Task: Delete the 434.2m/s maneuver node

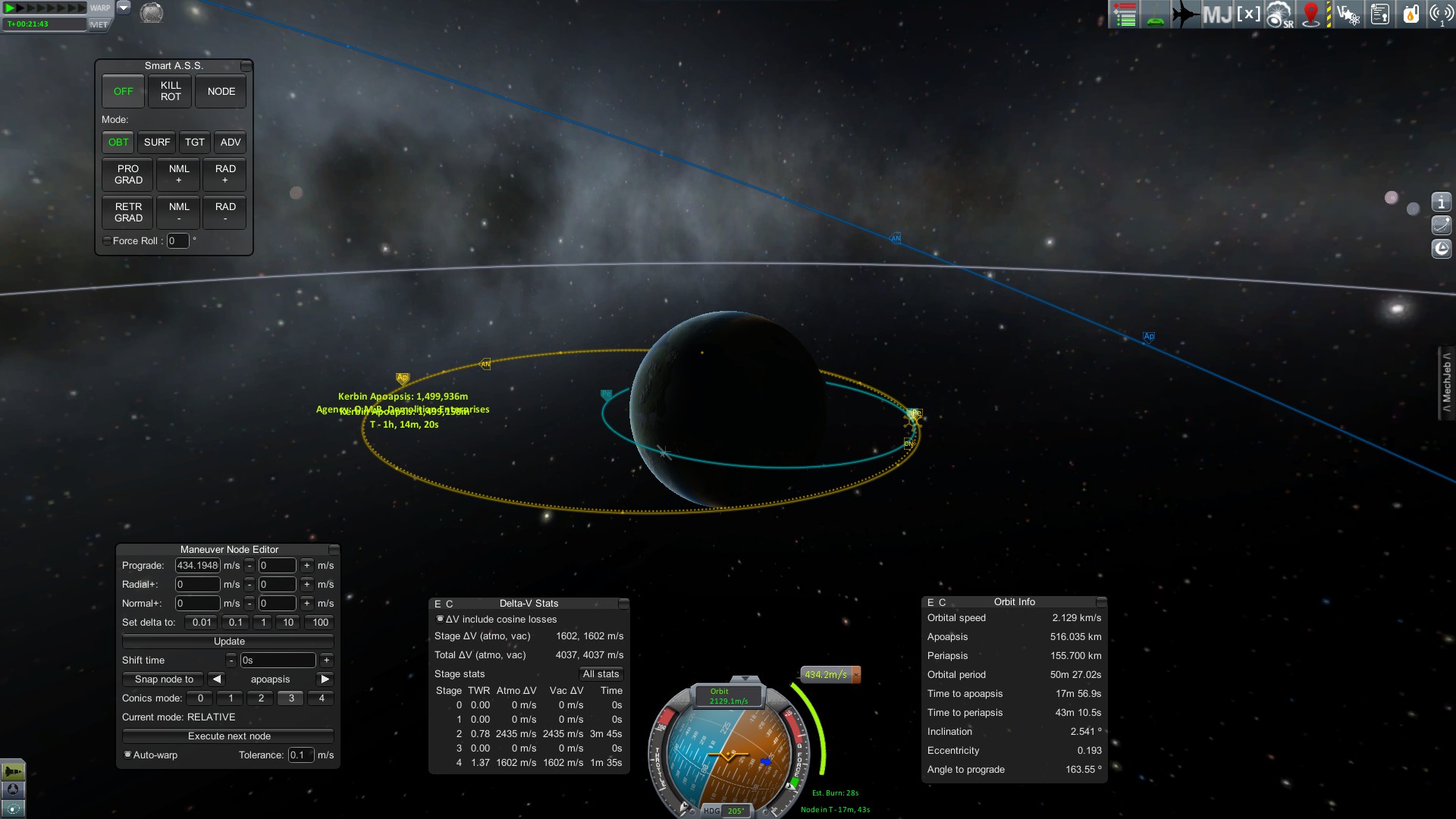Action: (x=856, y=674)
